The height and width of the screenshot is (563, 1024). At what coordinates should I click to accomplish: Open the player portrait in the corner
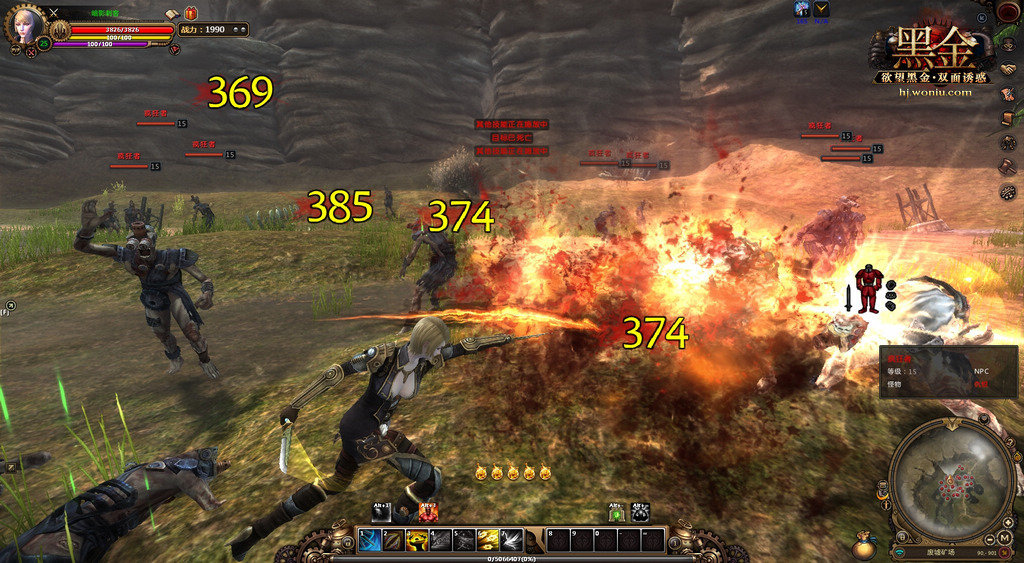click(x=25, y=24)
